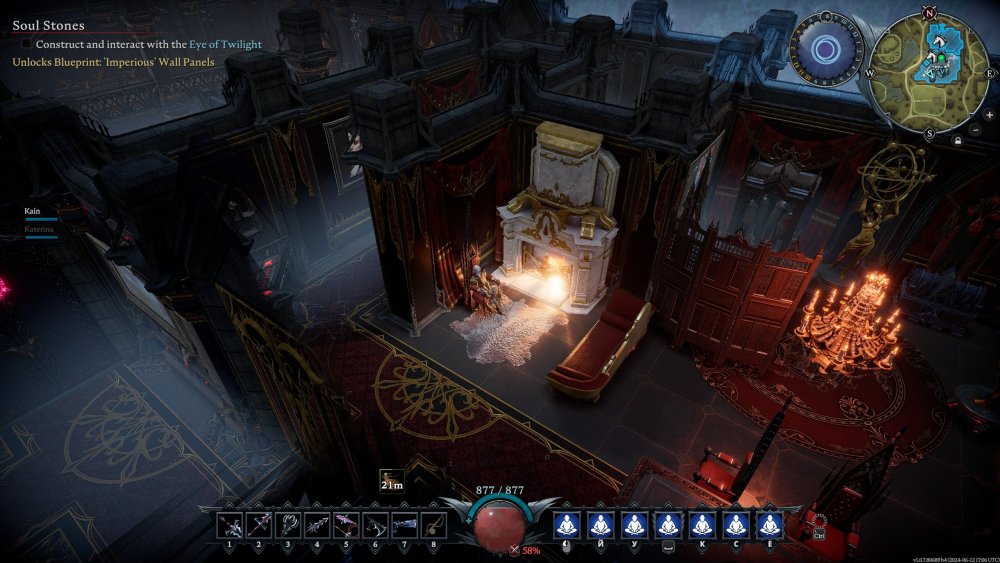The image size is (1000, 563).
Task: Click the 21m buff timer icon
Action: pyautogui.click(x=392, y=480)
